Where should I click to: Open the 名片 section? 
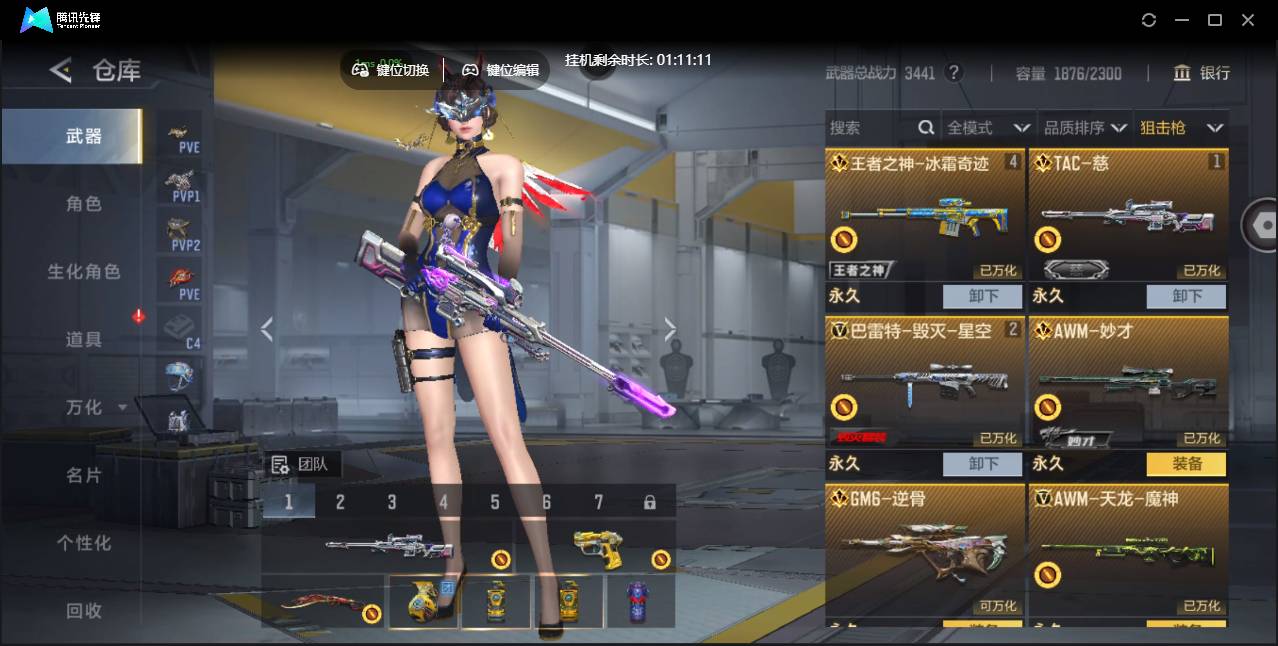pos(84,476)
